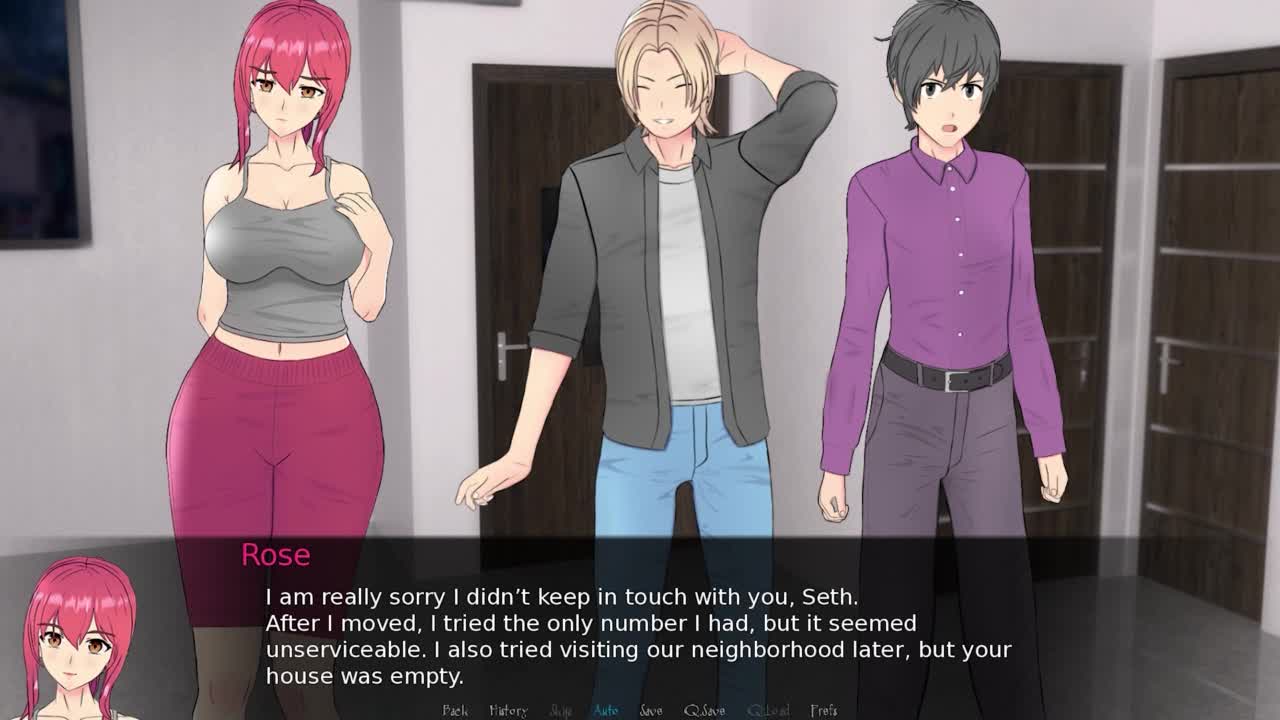This screenshot has width=1280, height=720.
Task: Activate the Skip button
Action: pos(561,710)
